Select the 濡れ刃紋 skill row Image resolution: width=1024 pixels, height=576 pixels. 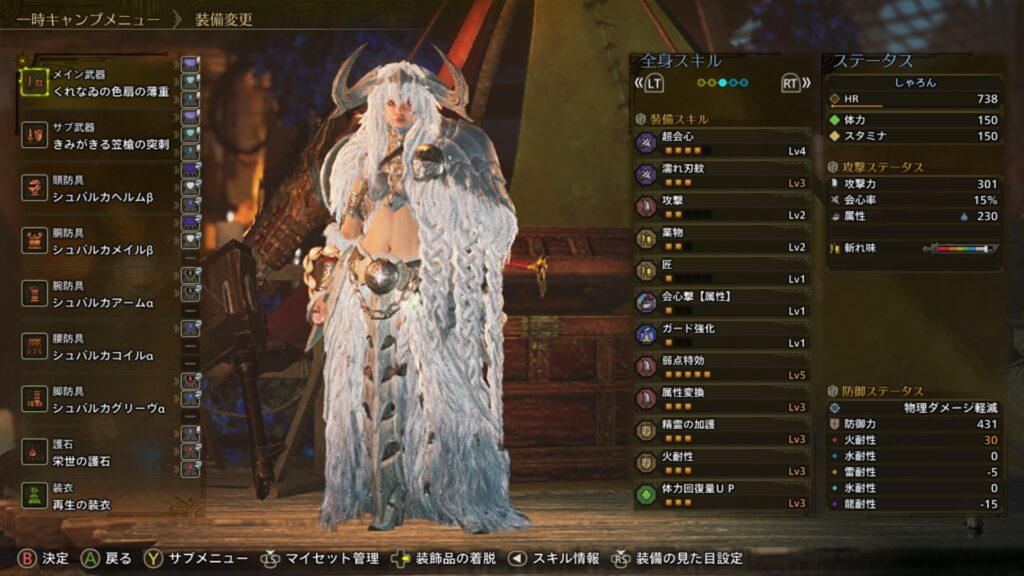click(722, 175)
